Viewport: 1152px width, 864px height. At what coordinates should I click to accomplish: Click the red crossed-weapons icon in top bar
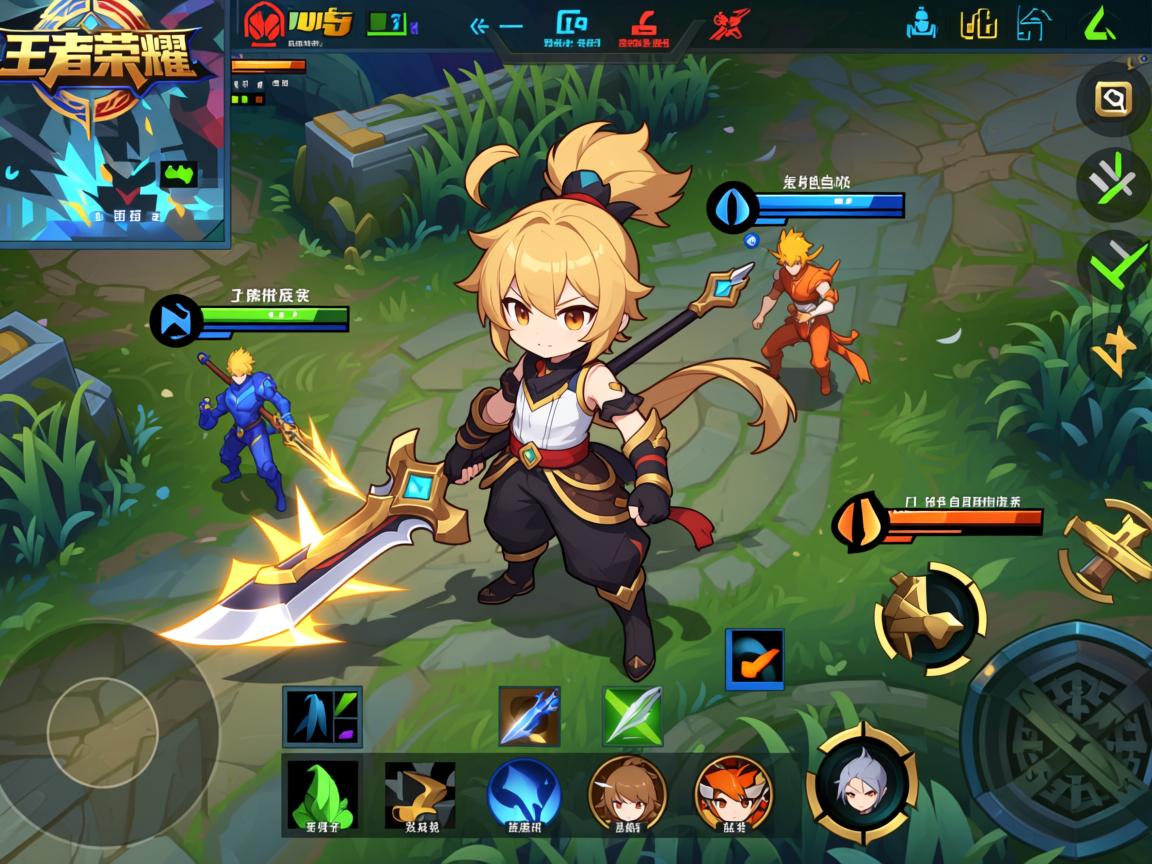[731, 23]
